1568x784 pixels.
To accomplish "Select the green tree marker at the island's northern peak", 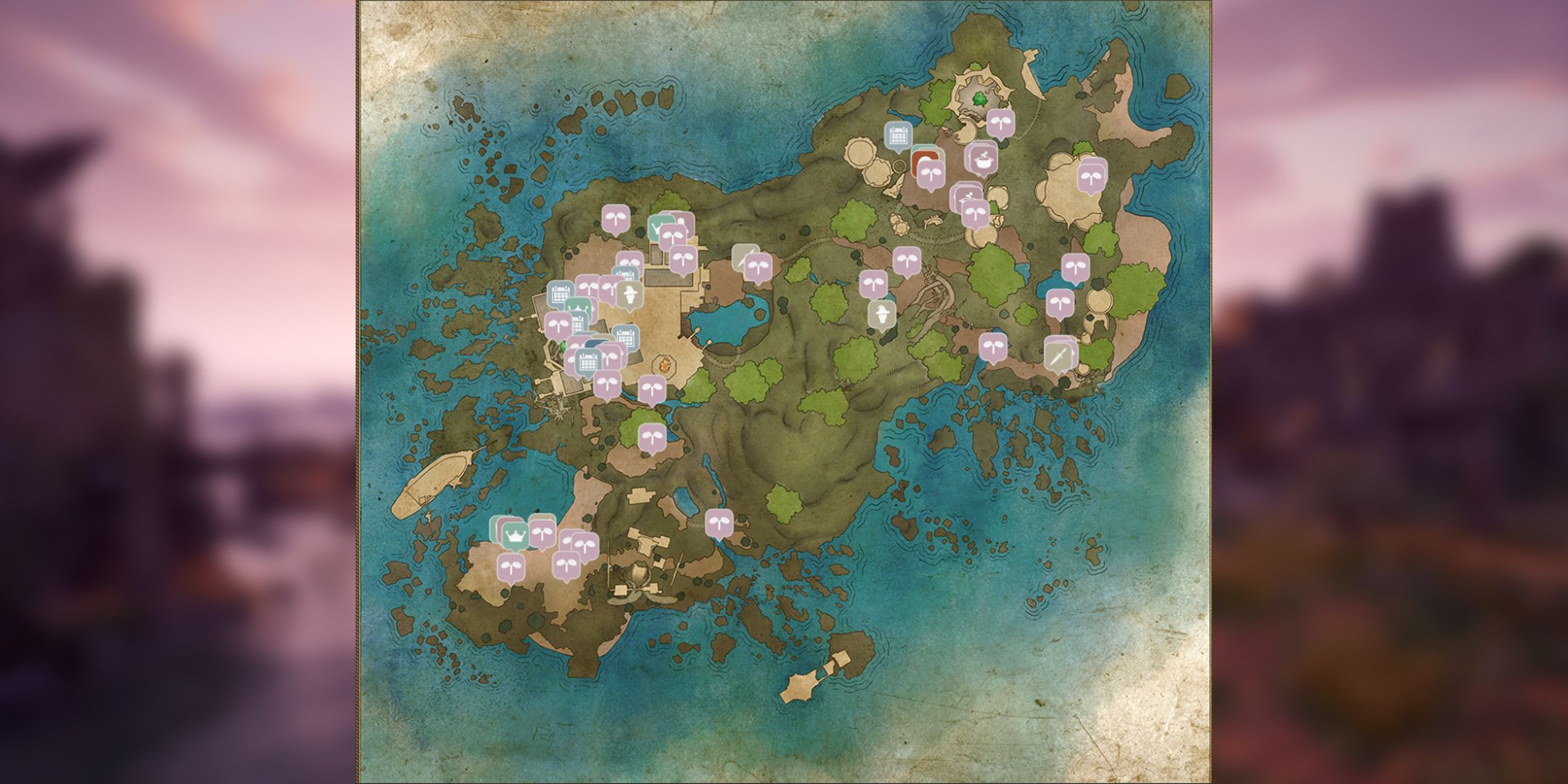I will pos(980,98).
